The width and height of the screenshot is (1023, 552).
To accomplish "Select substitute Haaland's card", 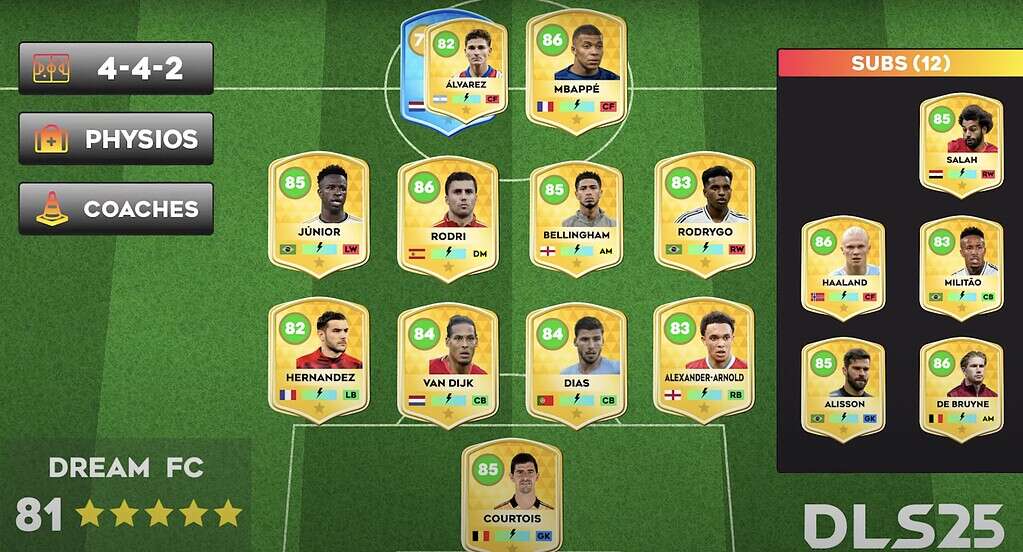I will point(842,267).
